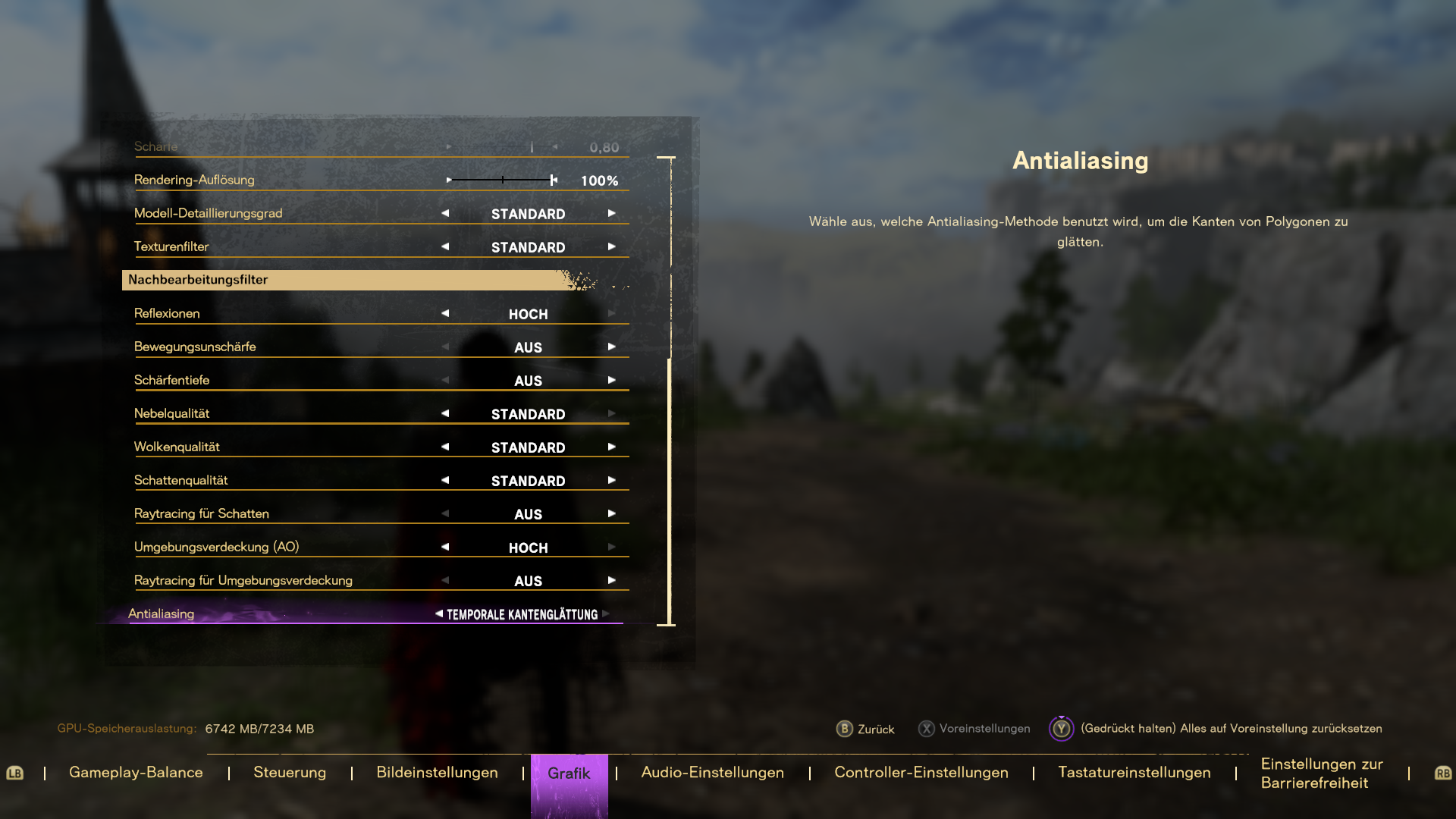This screenshot has width=1456, height=819.
Task: Turn on Raytracing für Schatten with right arrow
Action: tap(612, 513)
